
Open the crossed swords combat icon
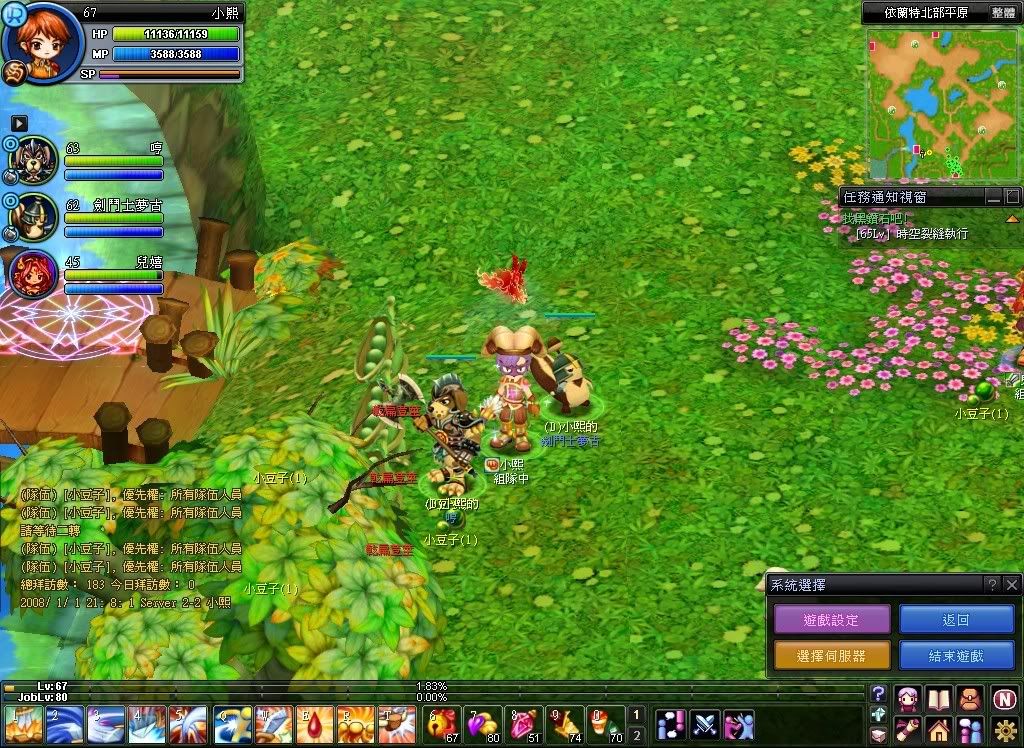click(x=705, y=723)
